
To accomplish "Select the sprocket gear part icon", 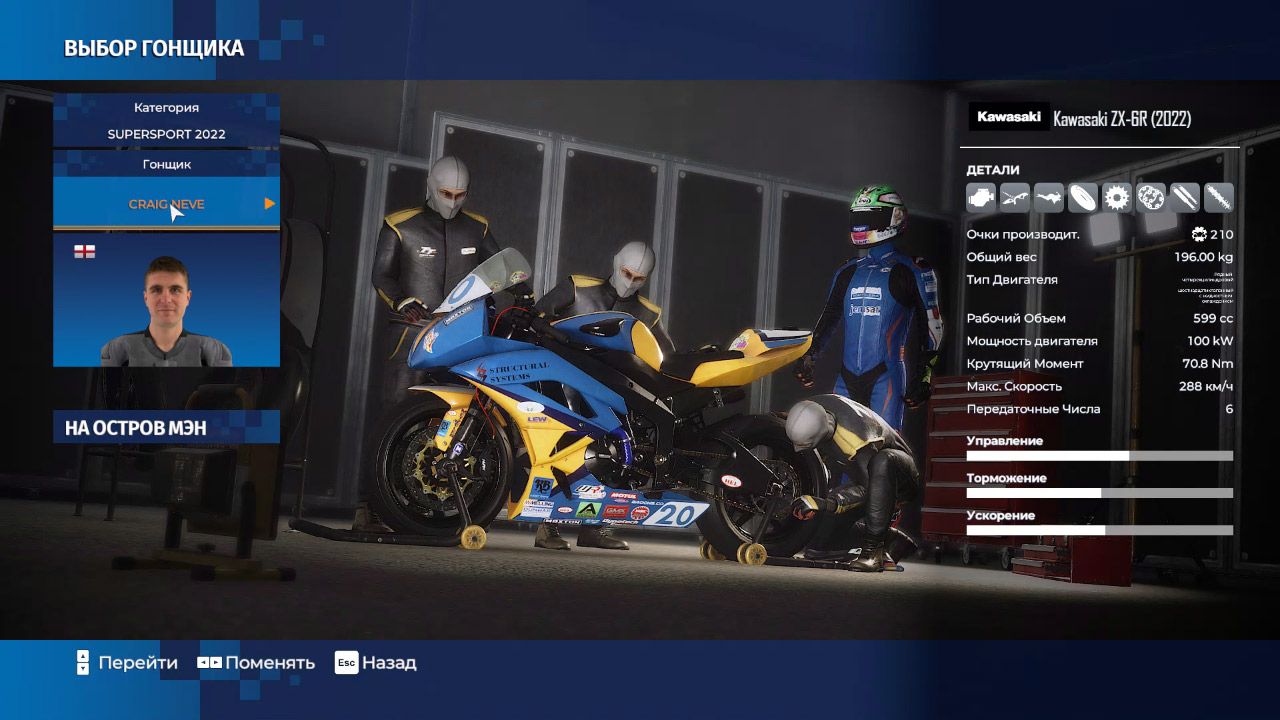I will point(1117,198).
